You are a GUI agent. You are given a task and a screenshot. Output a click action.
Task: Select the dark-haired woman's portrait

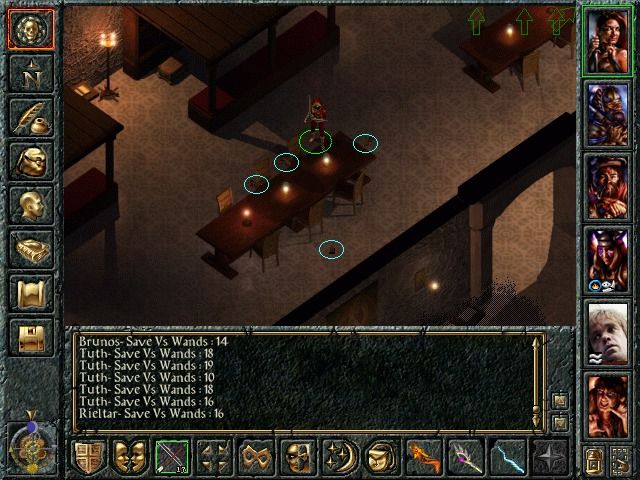point(608,43)
